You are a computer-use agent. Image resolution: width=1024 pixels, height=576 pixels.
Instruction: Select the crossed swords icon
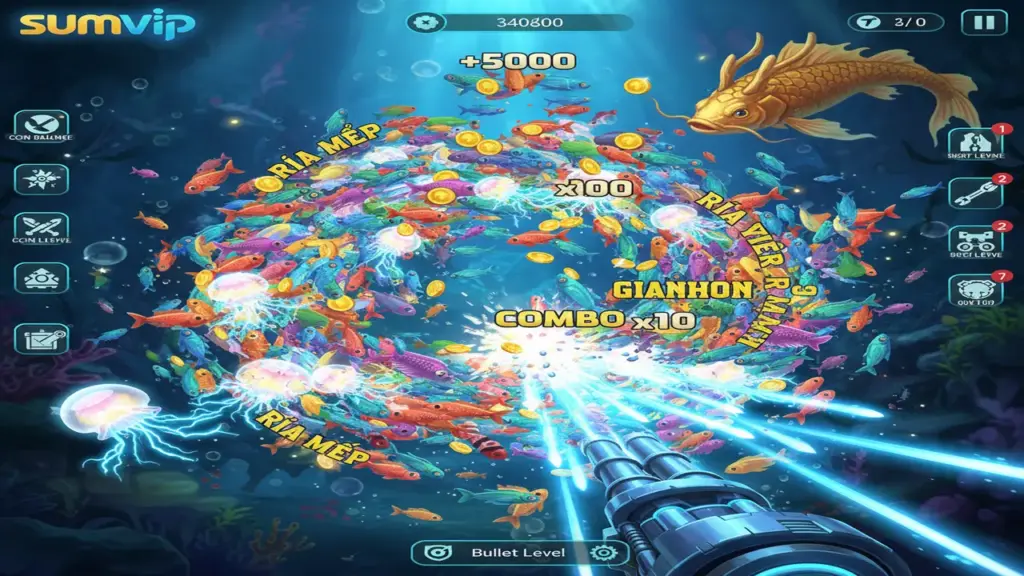tap(41, 228)
